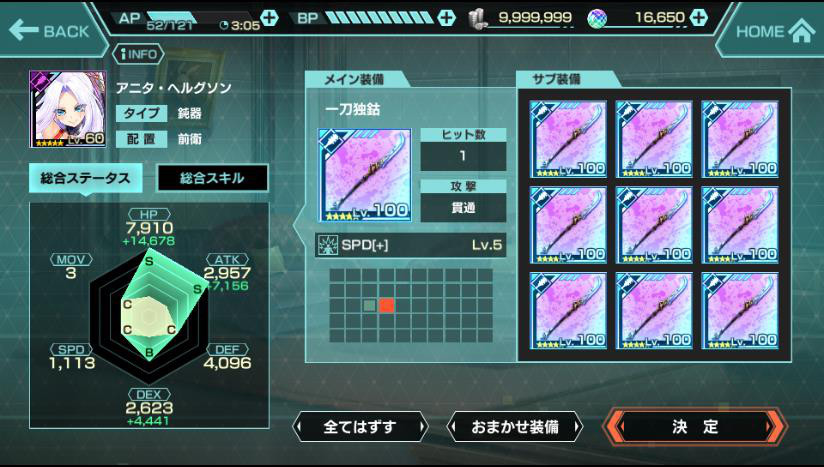
Task: Refill BP with the plus button
Action: click(x=446, y=18)
